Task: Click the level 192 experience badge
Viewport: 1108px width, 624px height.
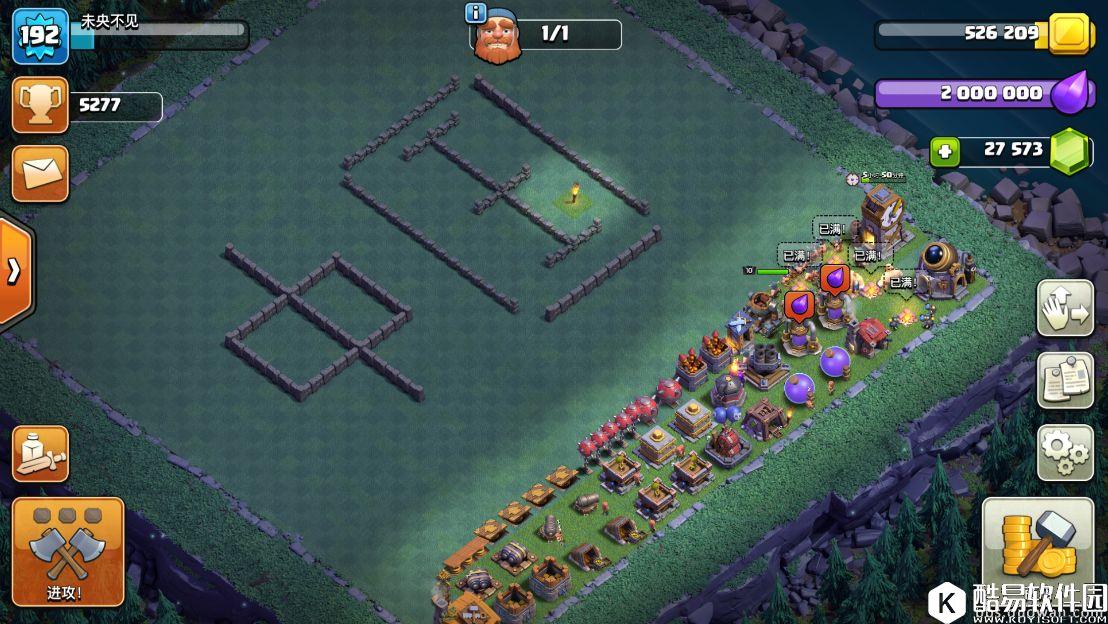Action: (39, 37)
